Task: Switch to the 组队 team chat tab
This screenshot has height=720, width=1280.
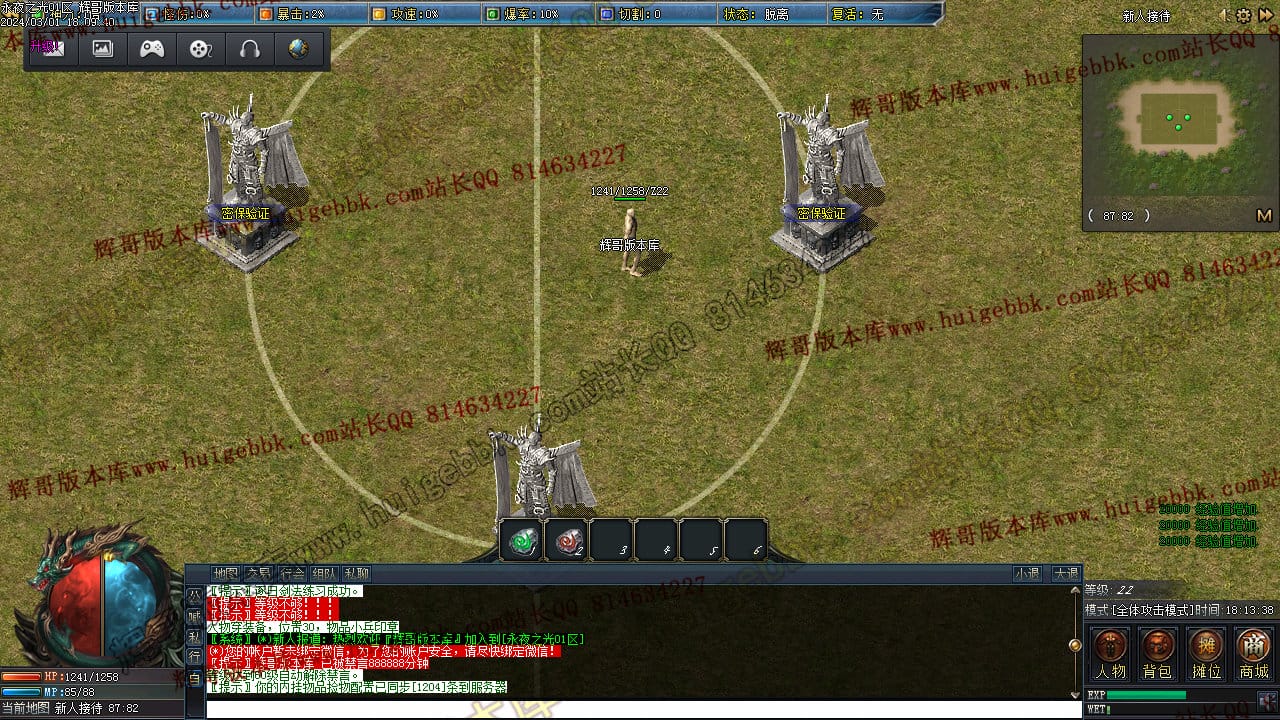Action: (323, 574)
